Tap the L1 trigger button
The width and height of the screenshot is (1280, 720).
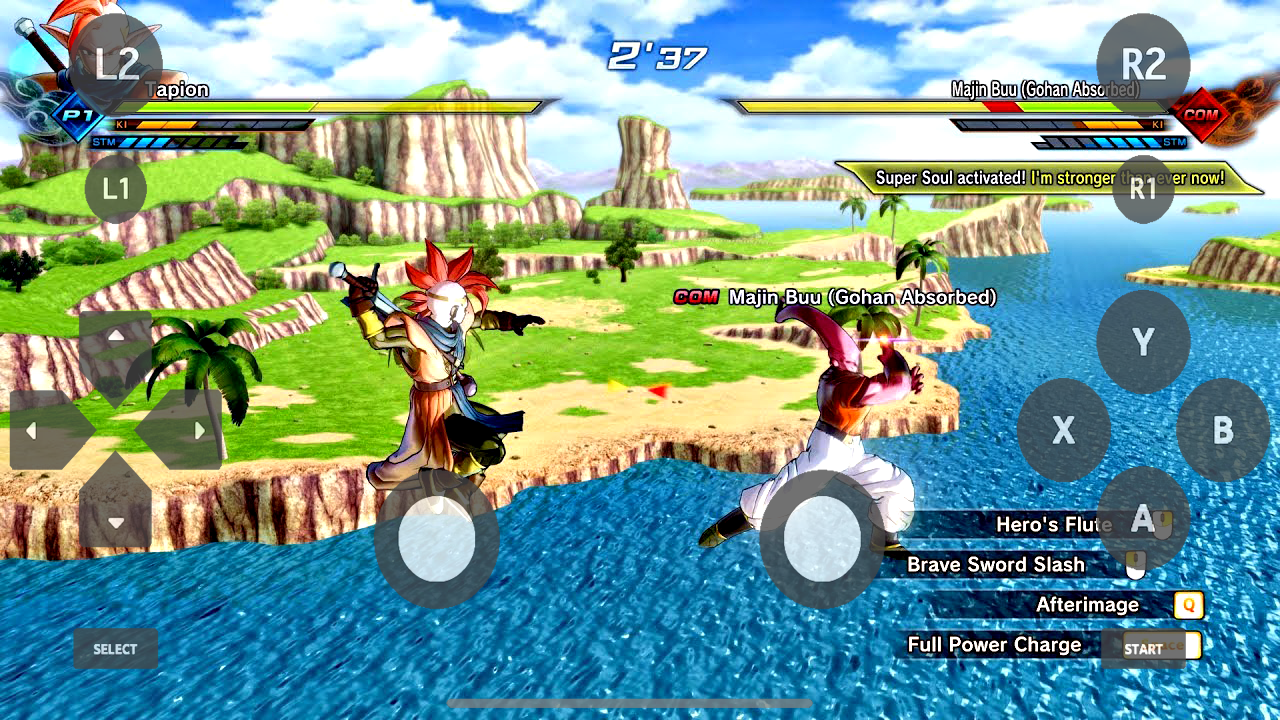[x=115, y=188]
